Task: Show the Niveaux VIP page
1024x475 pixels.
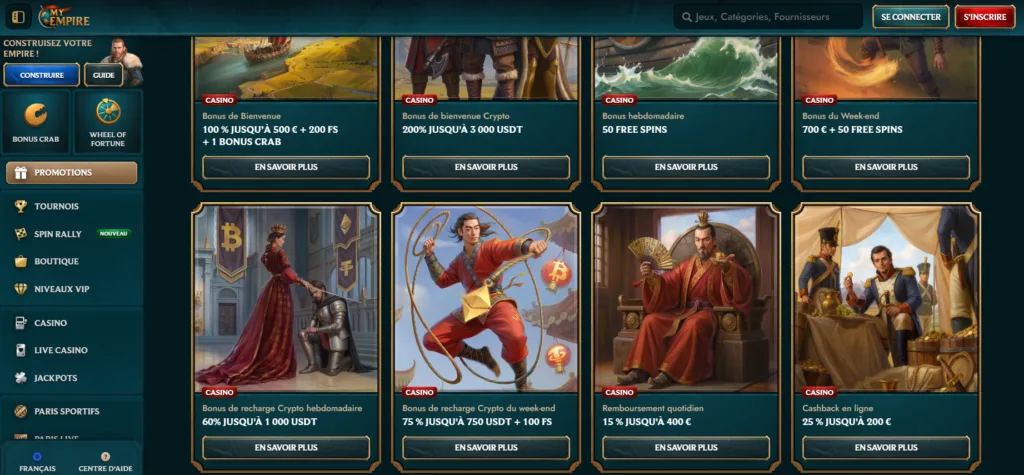Action: click(x=62, y=289)
